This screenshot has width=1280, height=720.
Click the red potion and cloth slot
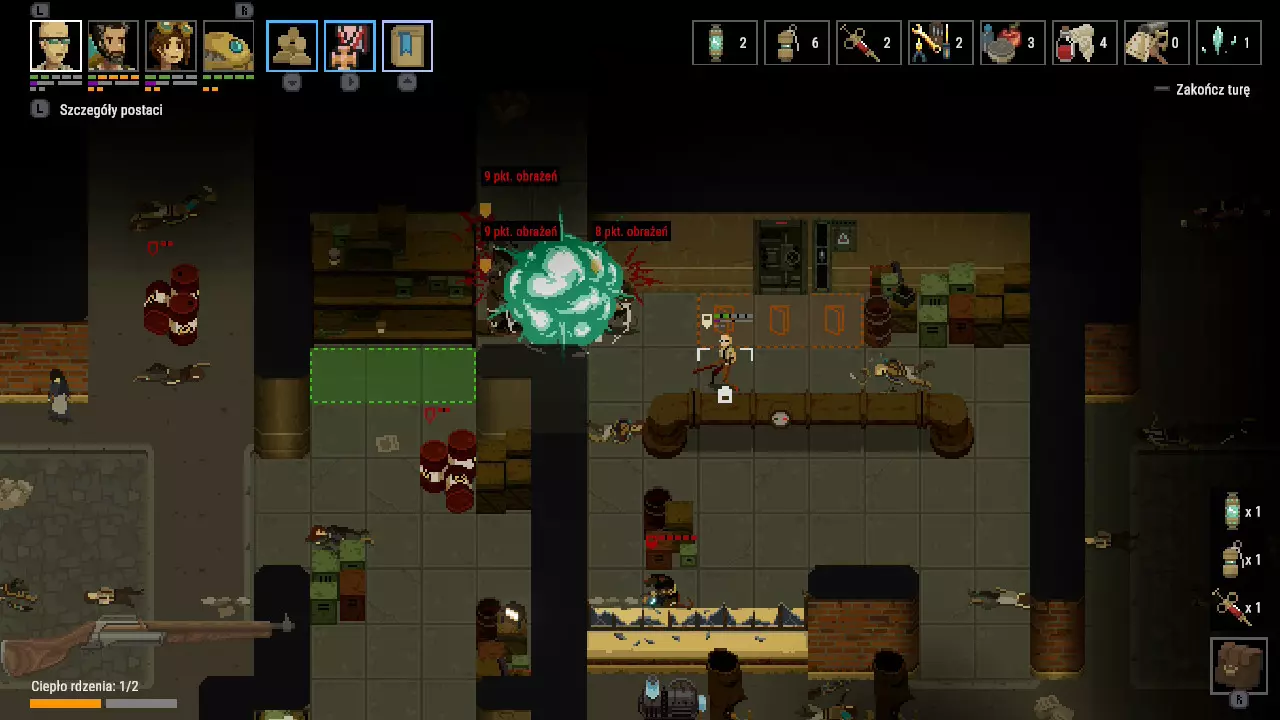(1085, 43)
